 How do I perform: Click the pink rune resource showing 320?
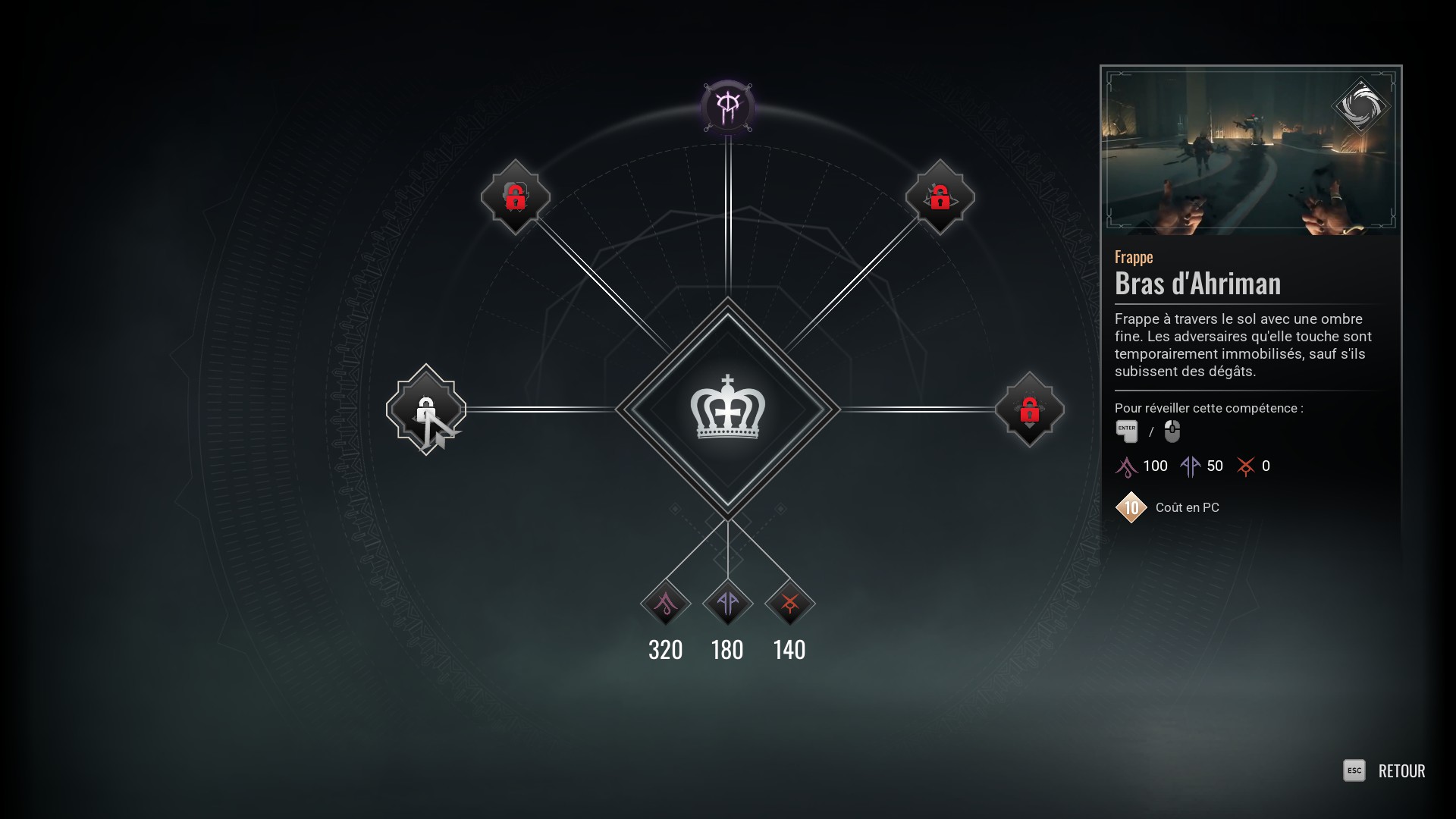tap(666, 604)
